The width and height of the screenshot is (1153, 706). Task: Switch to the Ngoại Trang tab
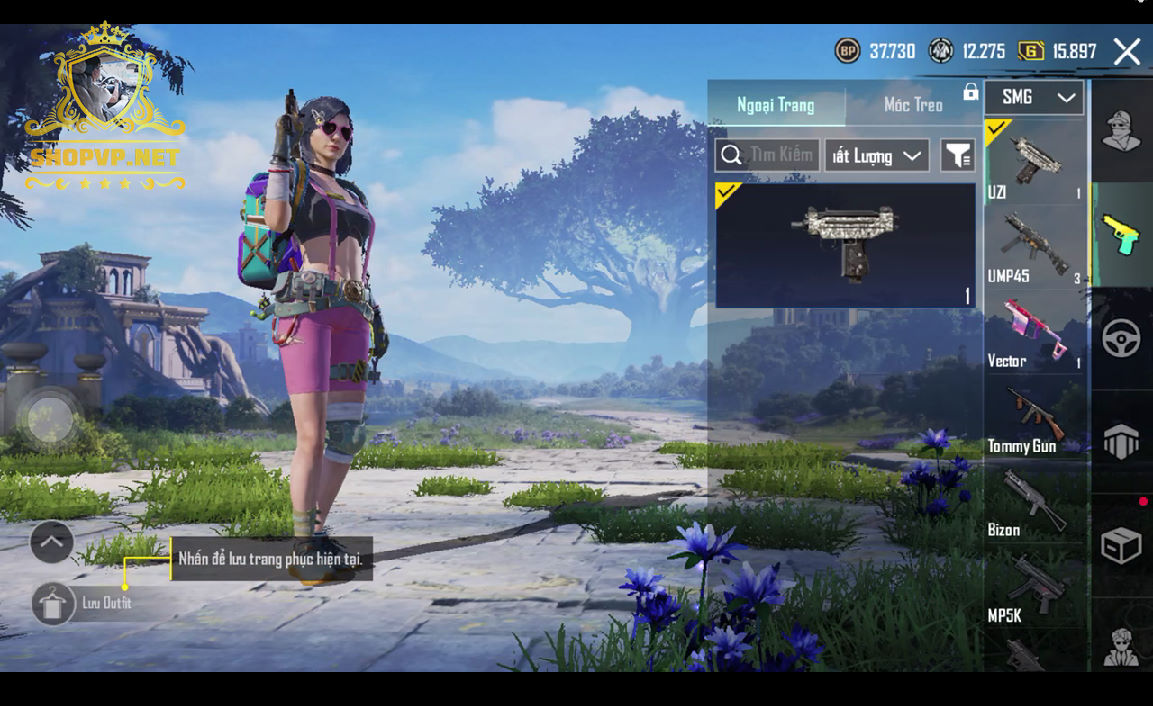pyautogui.click(x=776, y=105)
